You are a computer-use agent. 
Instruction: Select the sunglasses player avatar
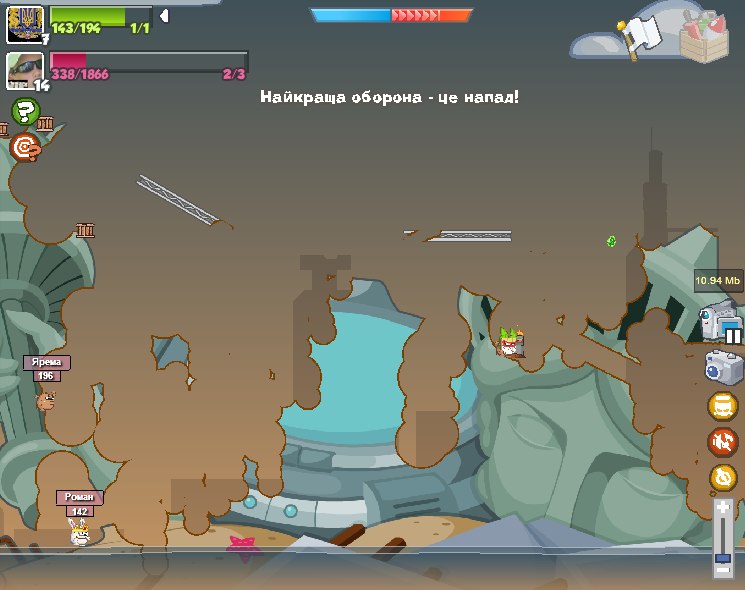[24, 70]
